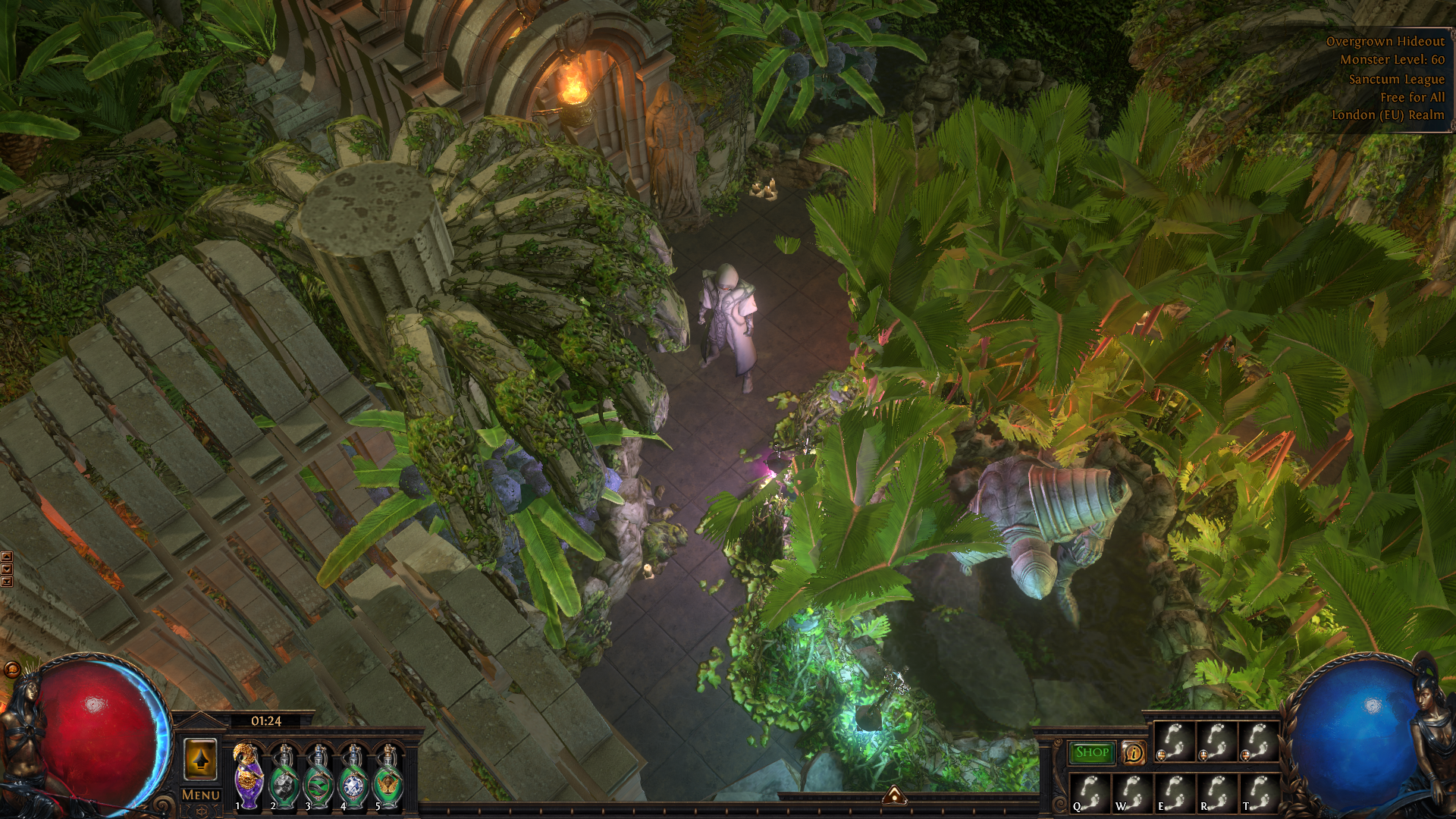
Task: Use the diamond flask in slot 4
Action: pos(354,777)
